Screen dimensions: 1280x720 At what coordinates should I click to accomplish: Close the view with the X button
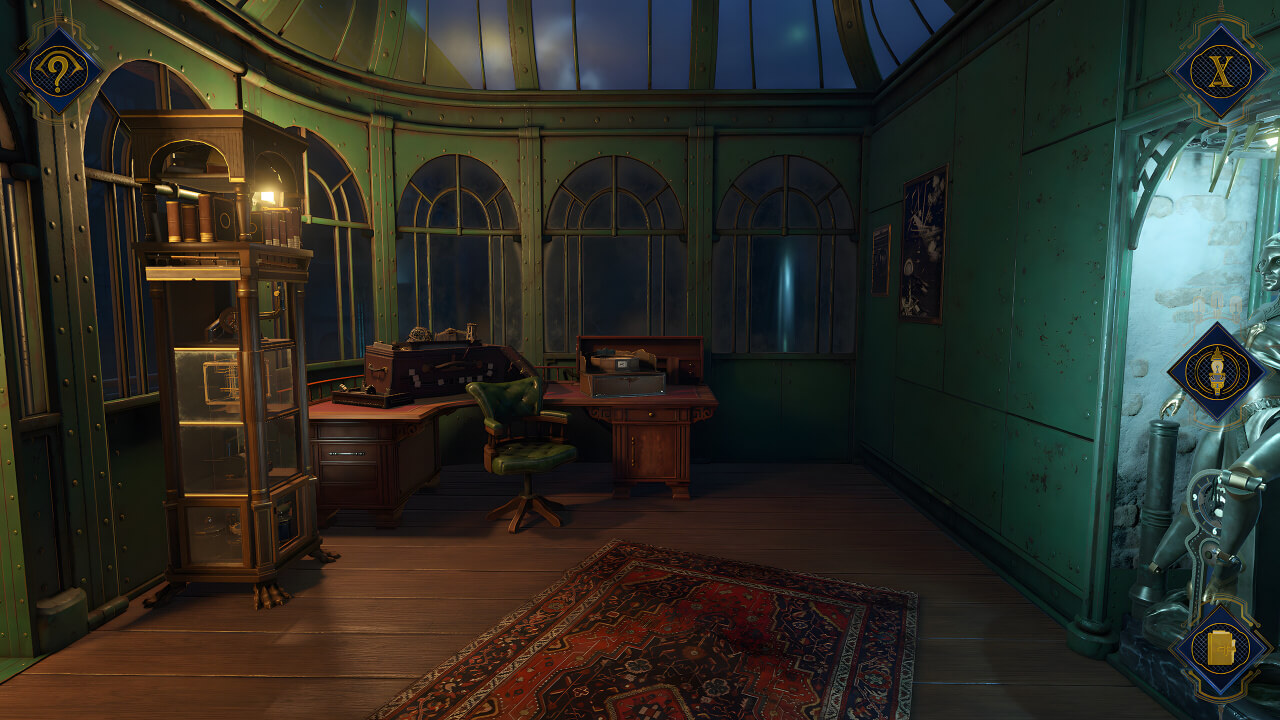(x=1218, y=70)
